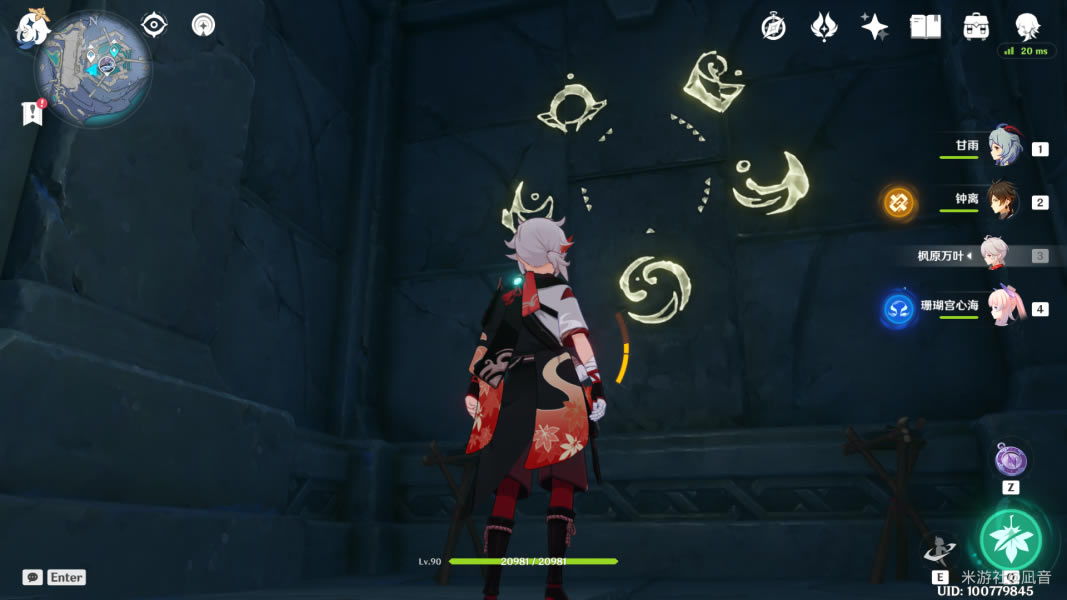This screenshot has width=1067, height=600.
Task: Click the winged emblem icon
Action: 823,27
